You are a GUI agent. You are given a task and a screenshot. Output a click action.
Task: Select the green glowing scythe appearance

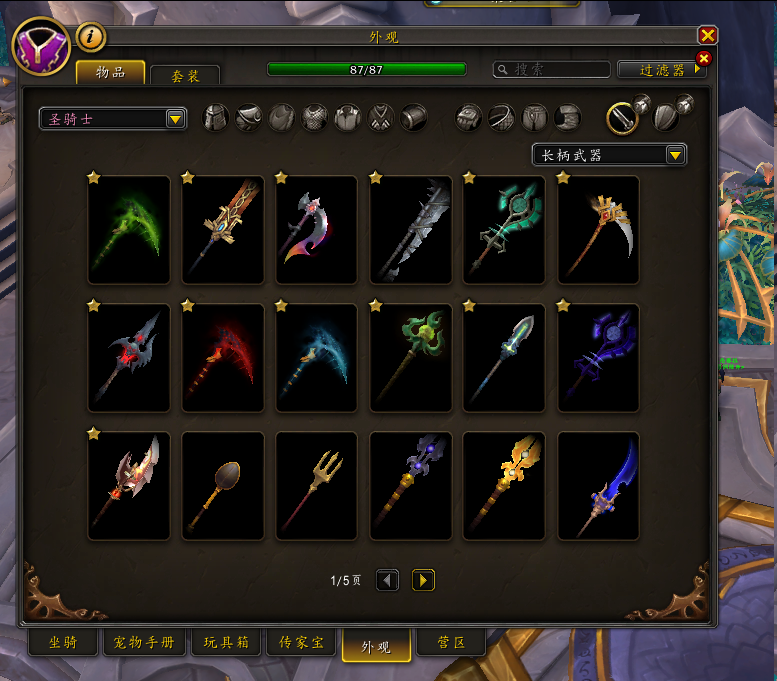pyautogui.click(x=129, y=230)
